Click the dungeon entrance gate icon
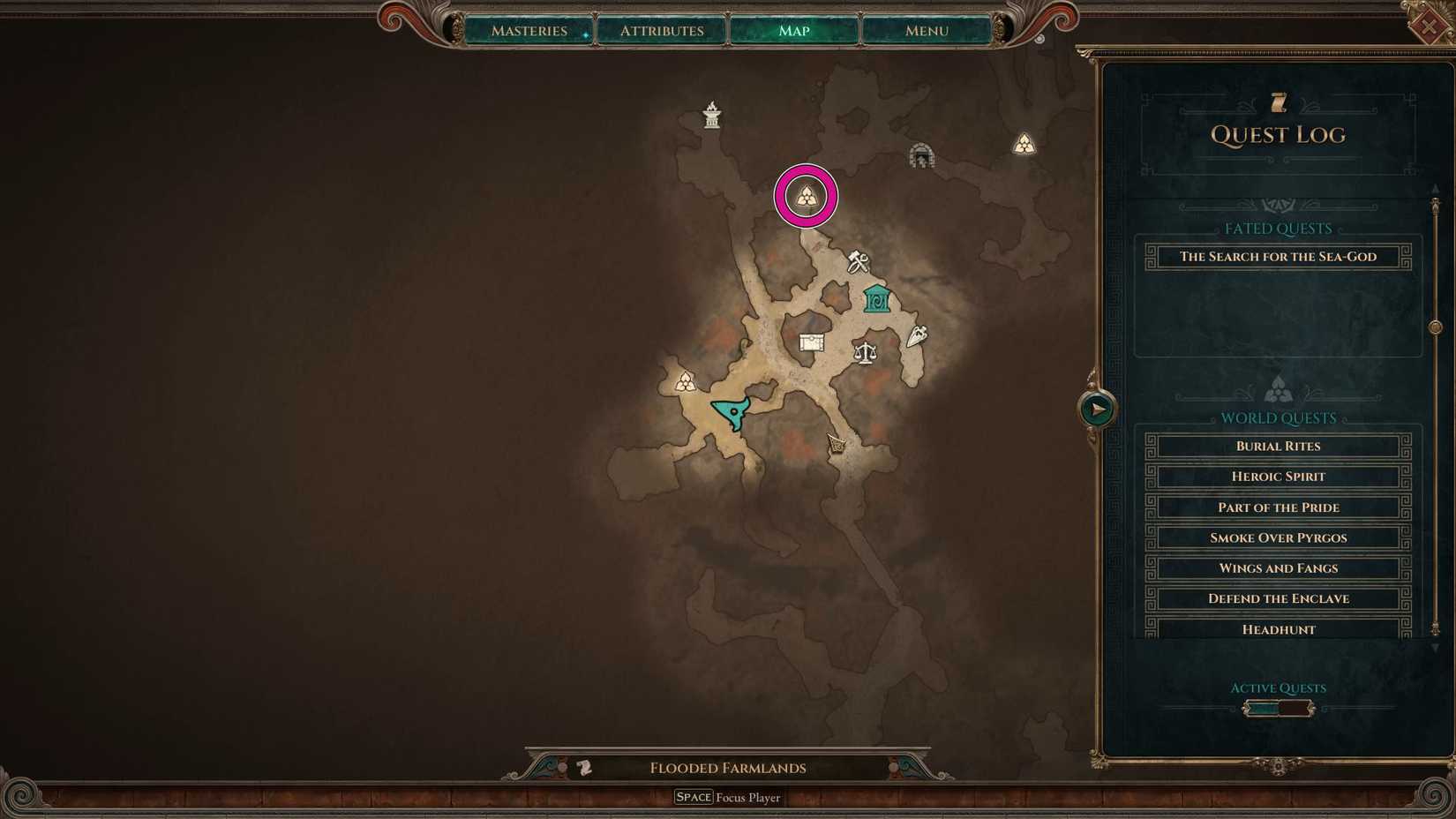Image resolution: width=1456 pixels, height=819 pixels. (923, 155)
